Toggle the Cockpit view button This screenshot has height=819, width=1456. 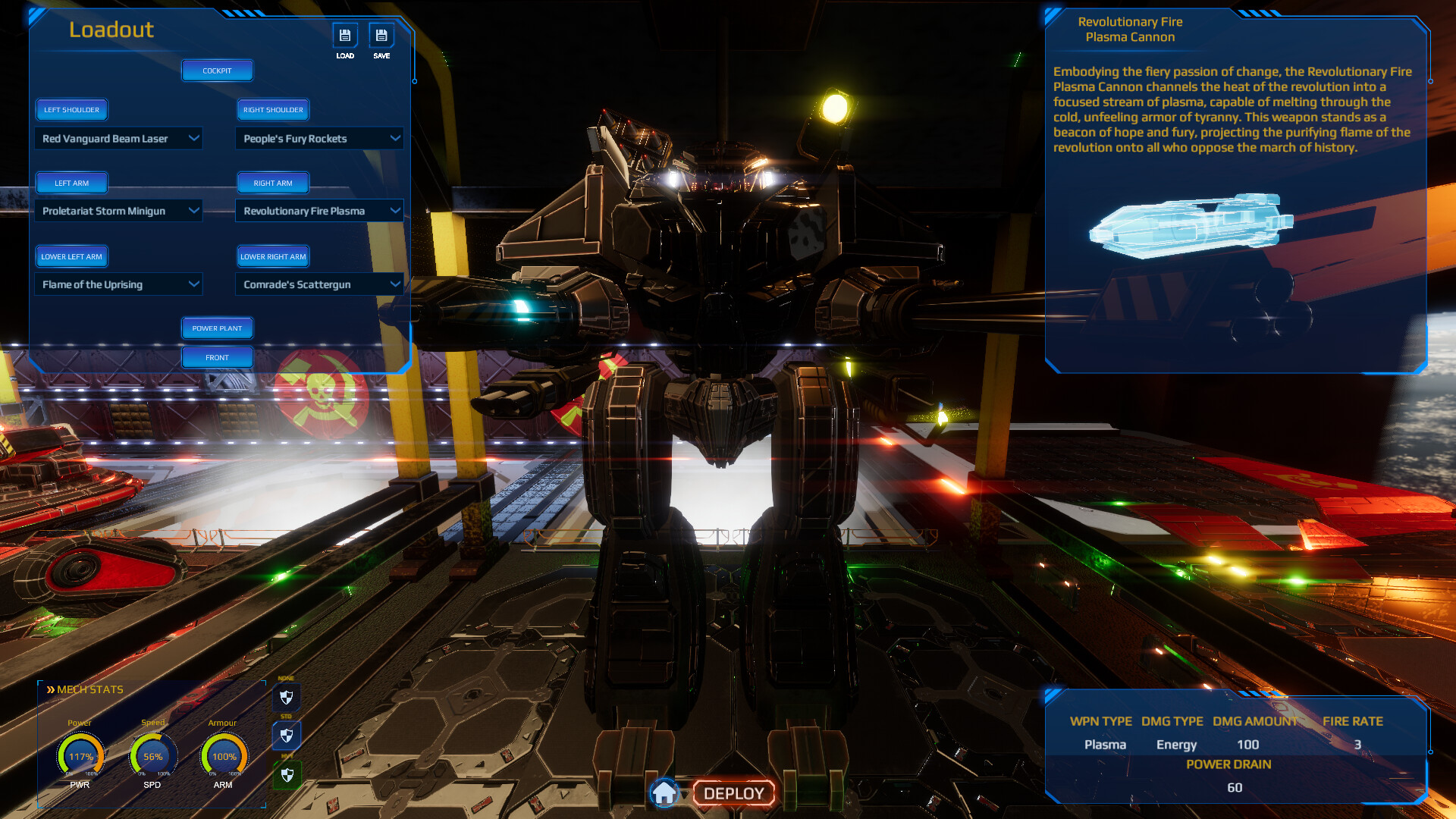[217, 70]
